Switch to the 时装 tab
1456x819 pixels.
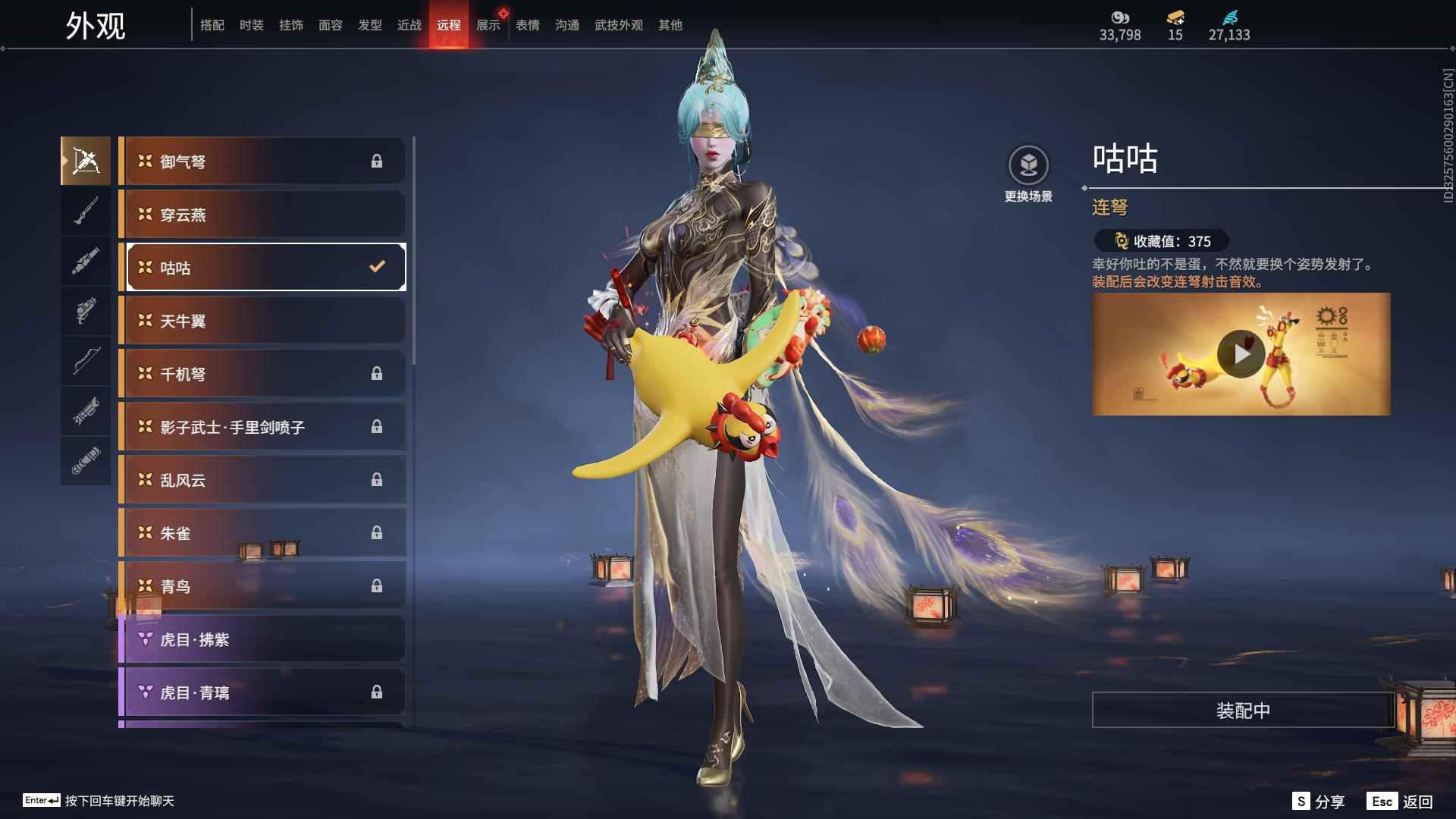(x=251, y=24)
